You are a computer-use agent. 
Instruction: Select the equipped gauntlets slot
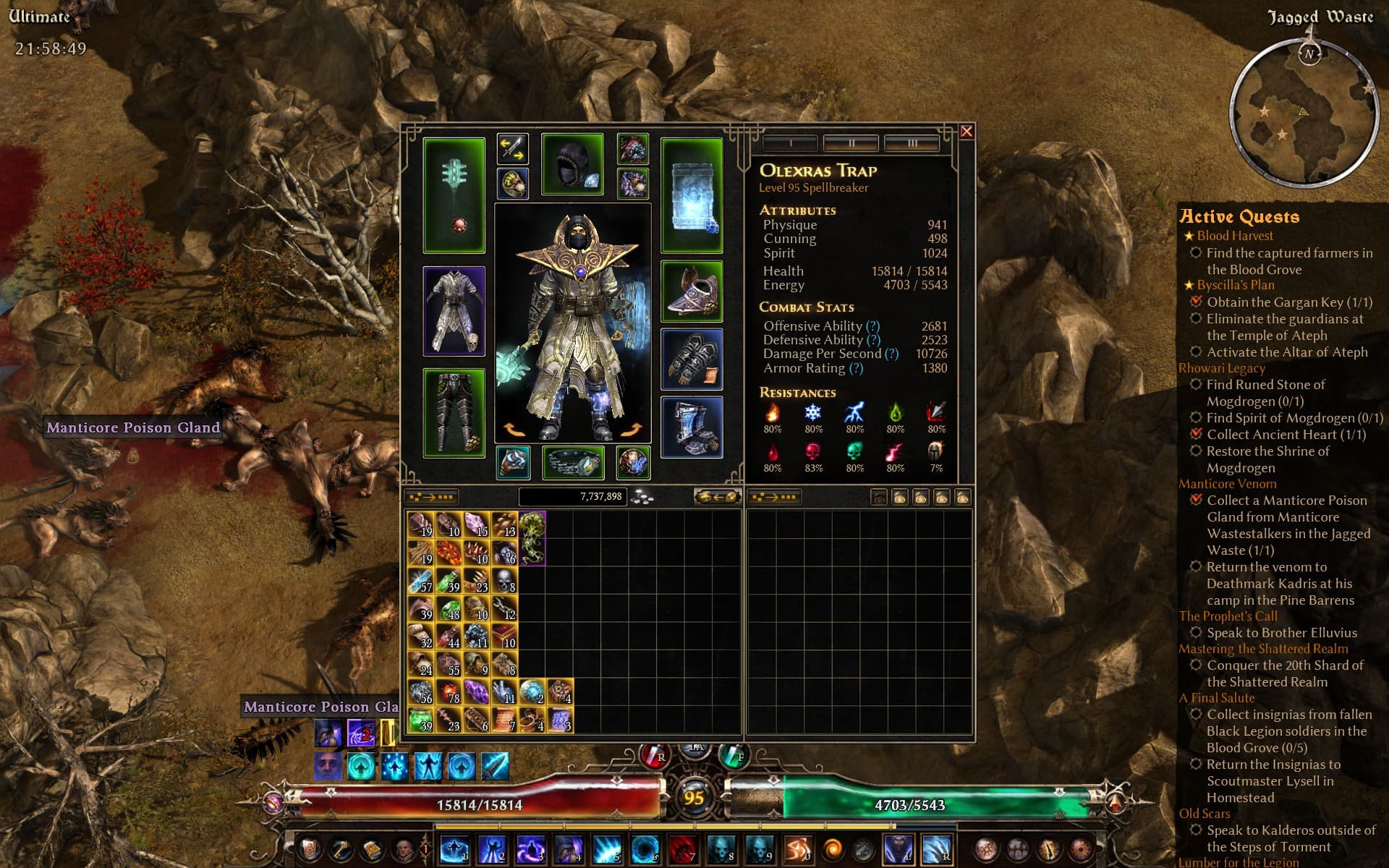click(692, 359)
